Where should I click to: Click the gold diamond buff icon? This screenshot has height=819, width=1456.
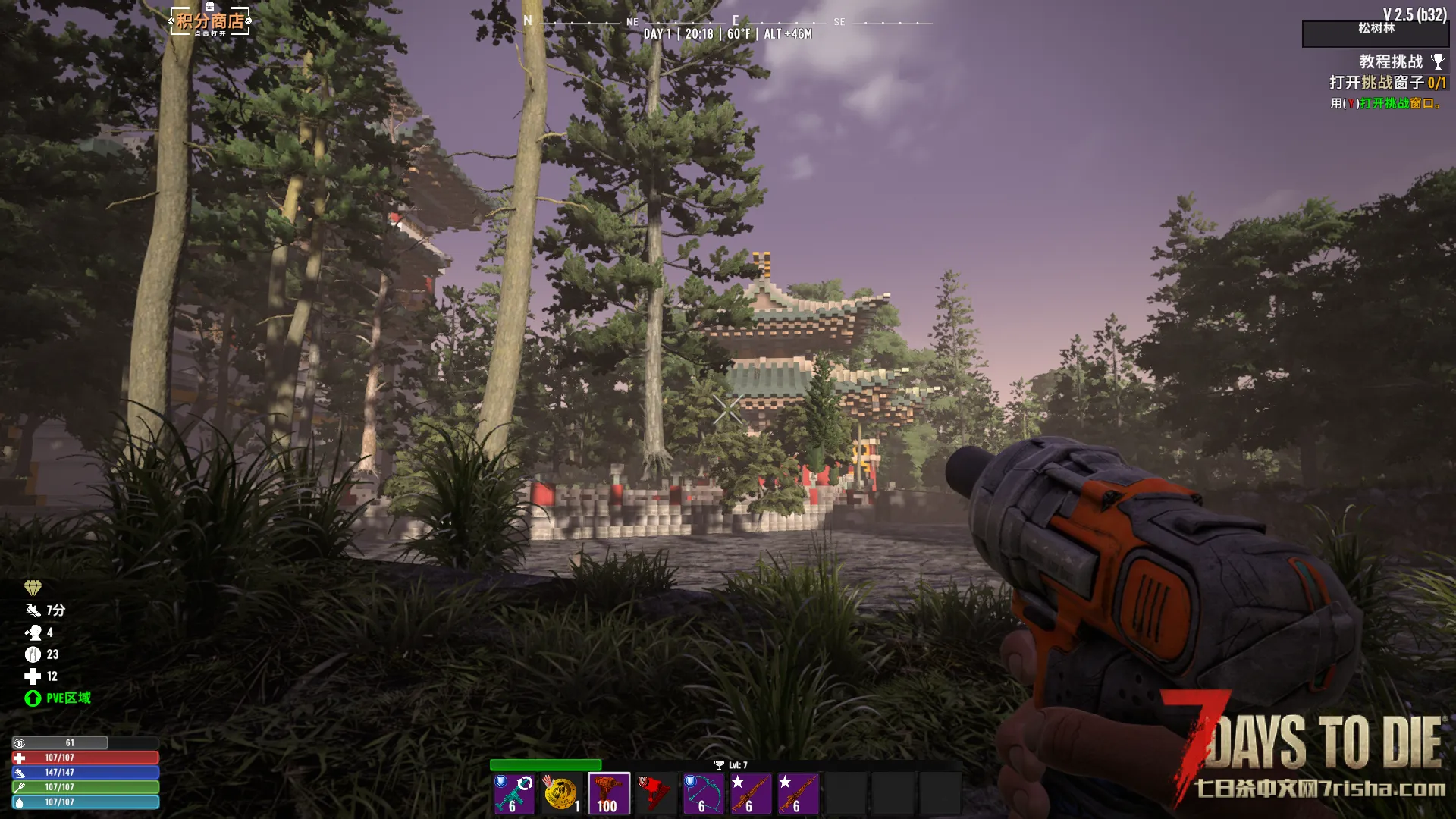tap(33, 588)
